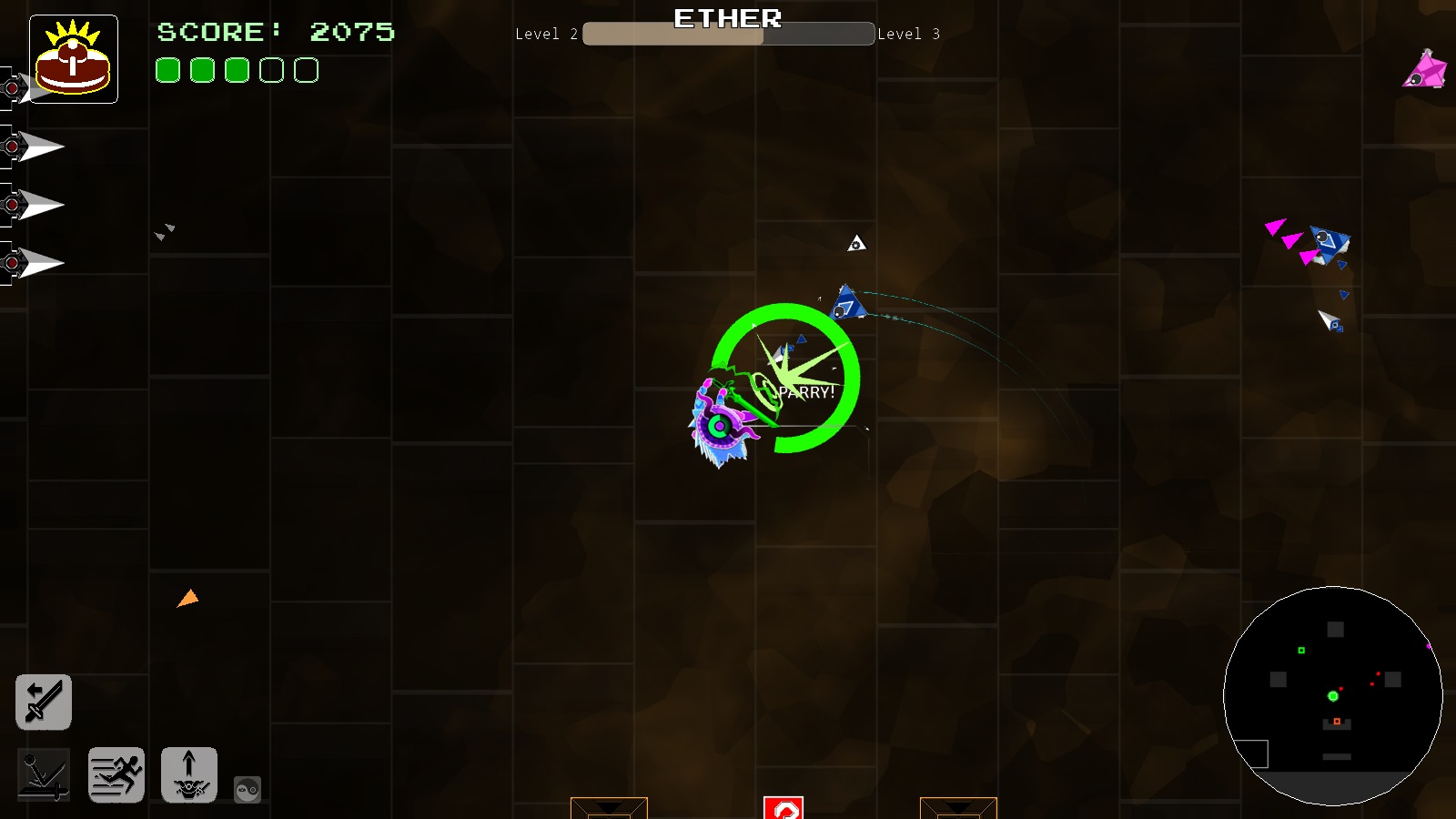Activate the sword slam ability

tap(45, 775)
